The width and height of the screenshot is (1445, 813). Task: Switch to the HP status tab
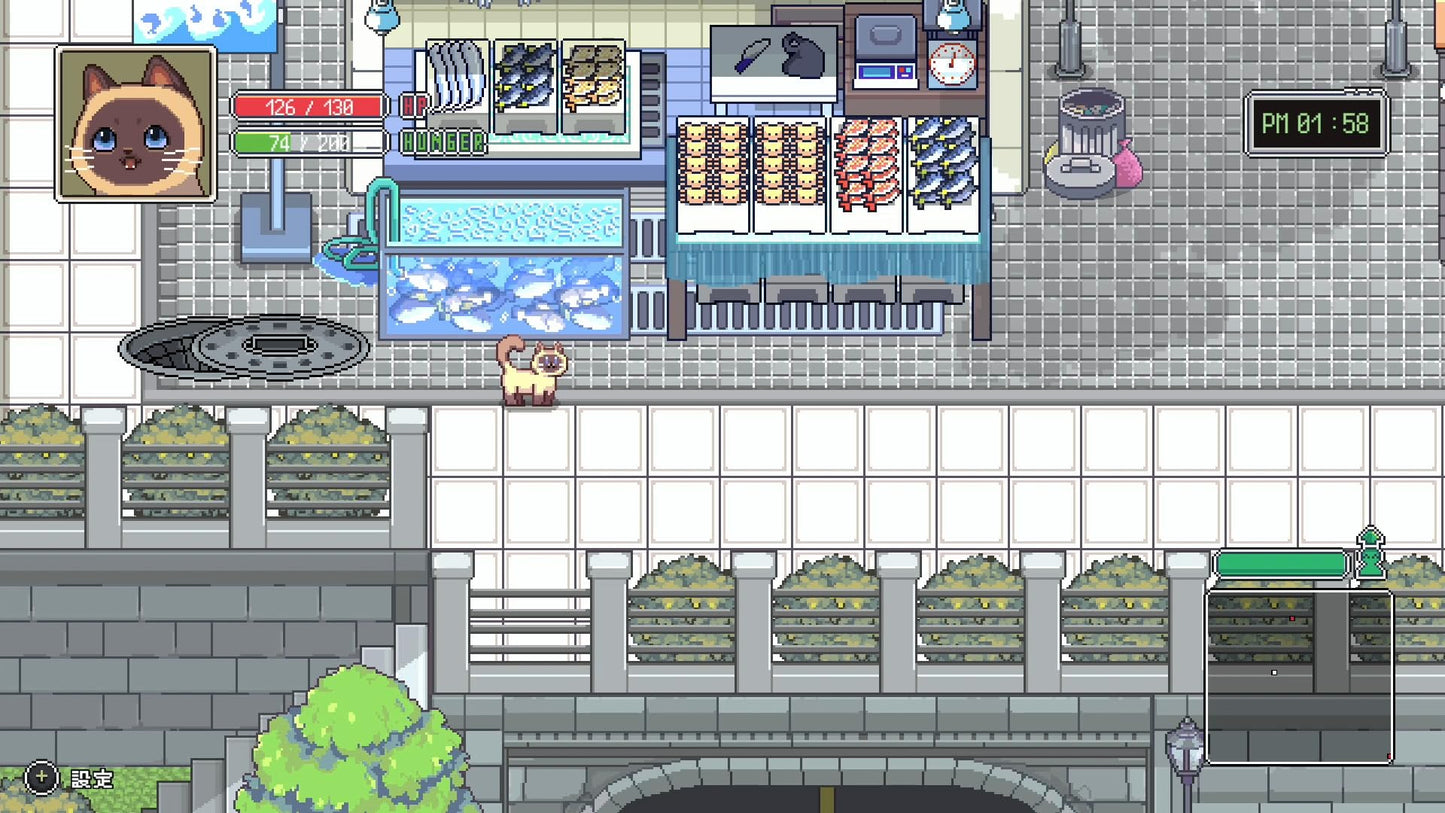point(413,104)
